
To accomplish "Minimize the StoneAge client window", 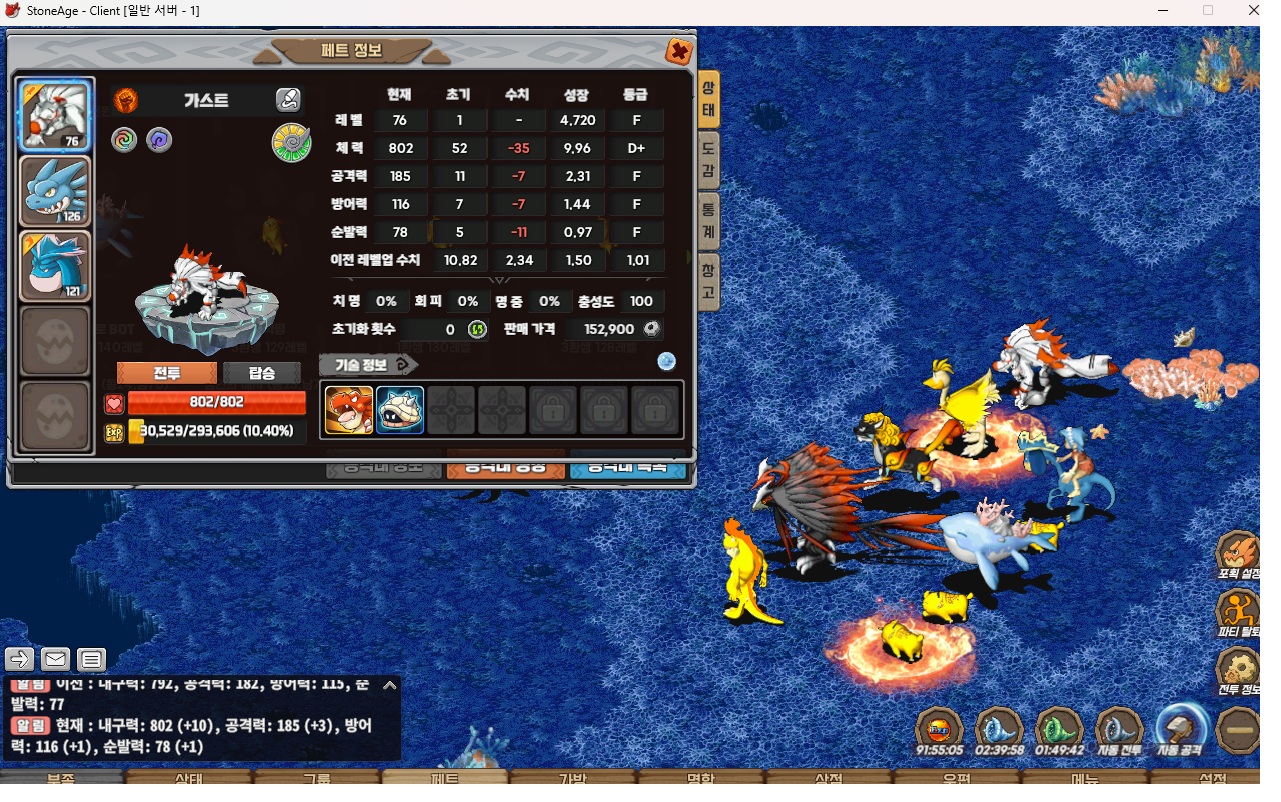I will [x=1163, y=10].
